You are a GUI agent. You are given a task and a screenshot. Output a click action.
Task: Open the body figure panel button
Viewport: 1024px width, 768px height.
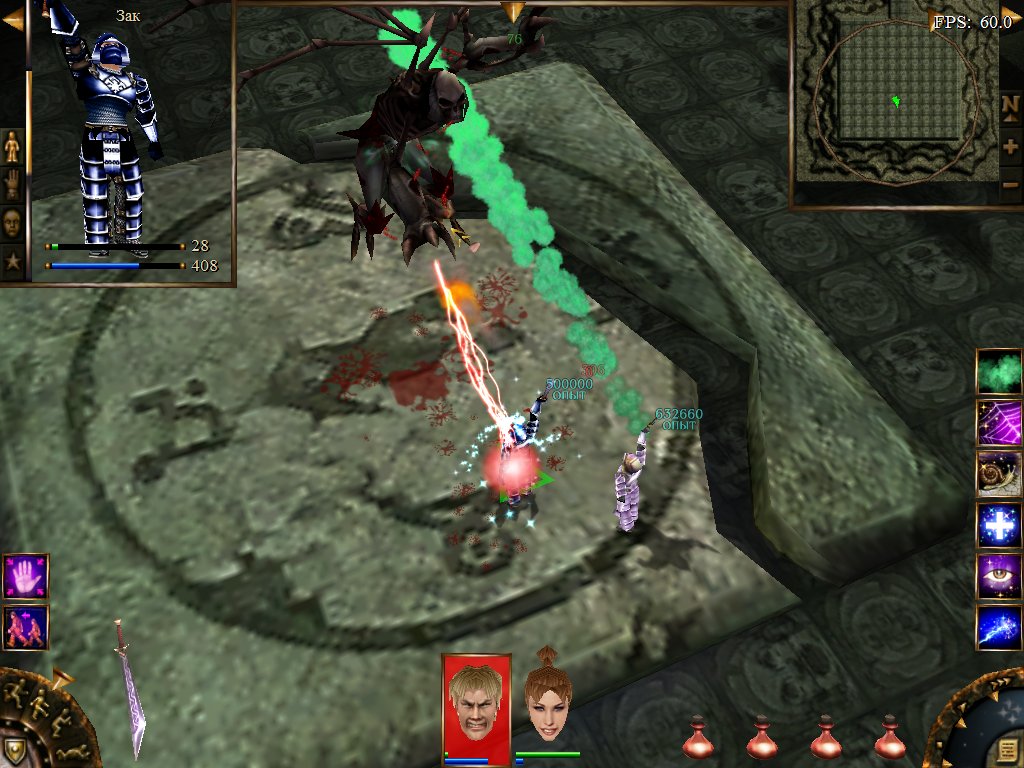pos(12,147)
